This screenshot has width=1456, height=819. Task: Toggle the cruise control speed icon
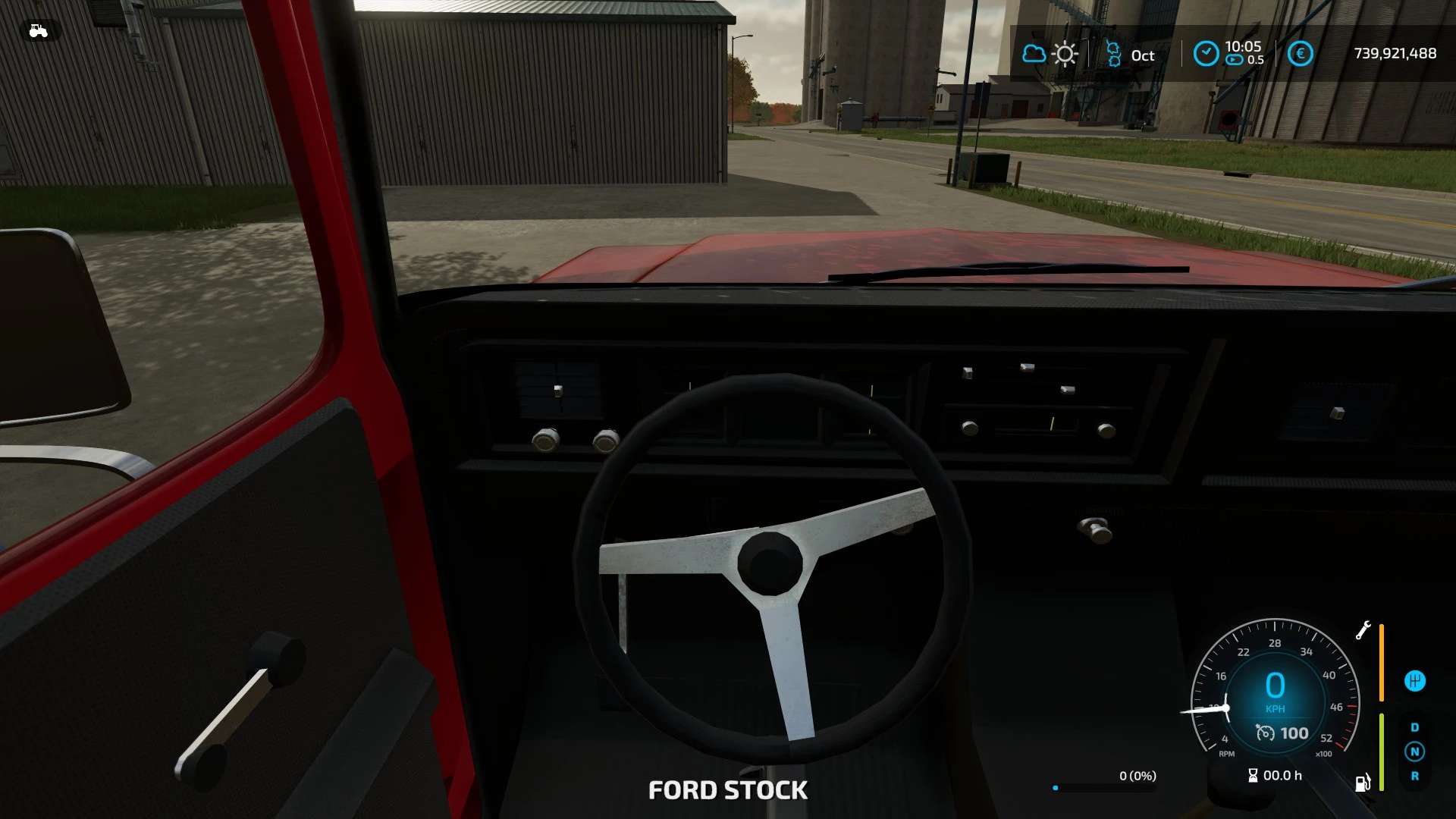[1265, 733]
